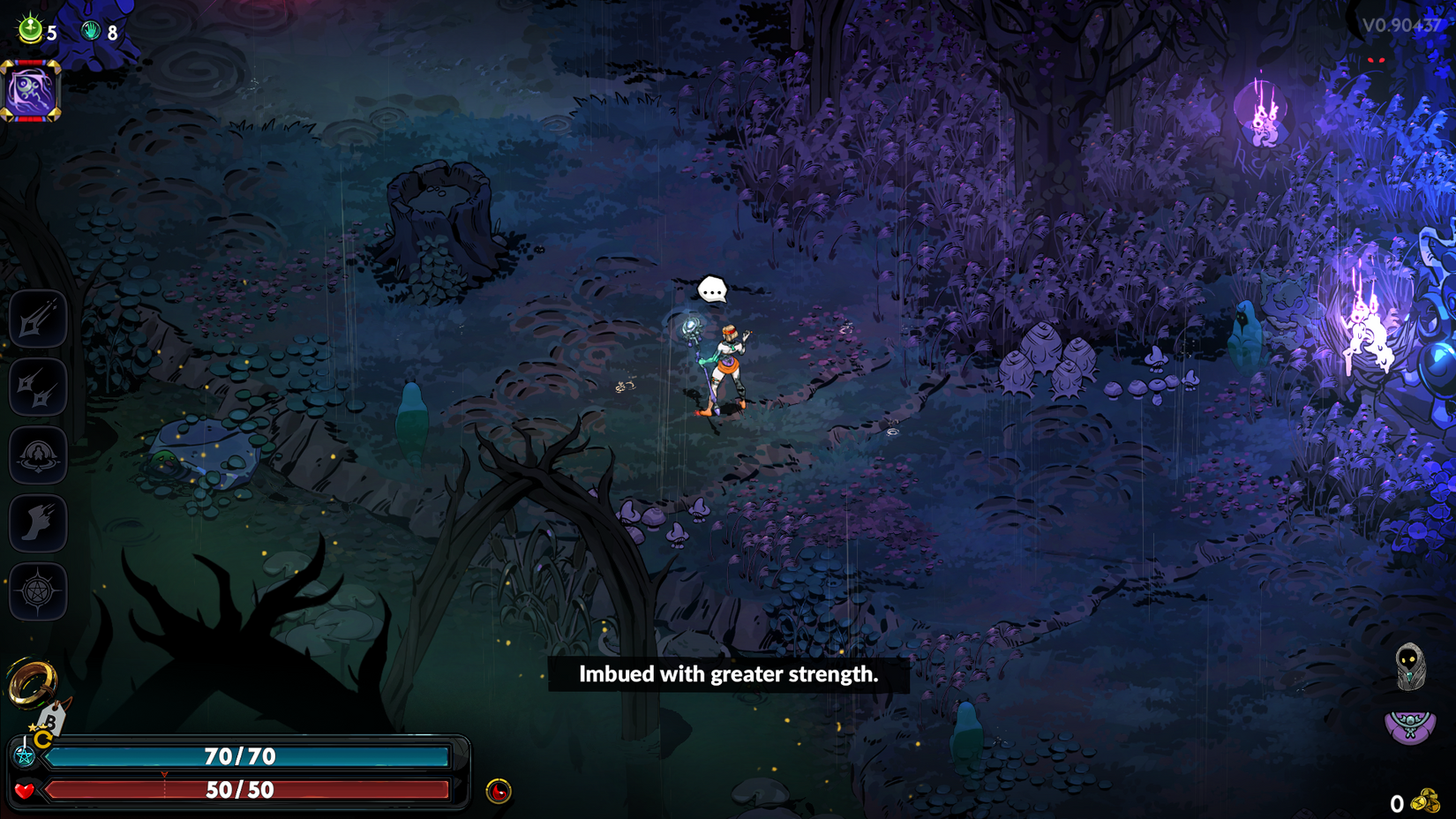
Task: Open the Cast boon slot
Action: [x=38, y=455]
